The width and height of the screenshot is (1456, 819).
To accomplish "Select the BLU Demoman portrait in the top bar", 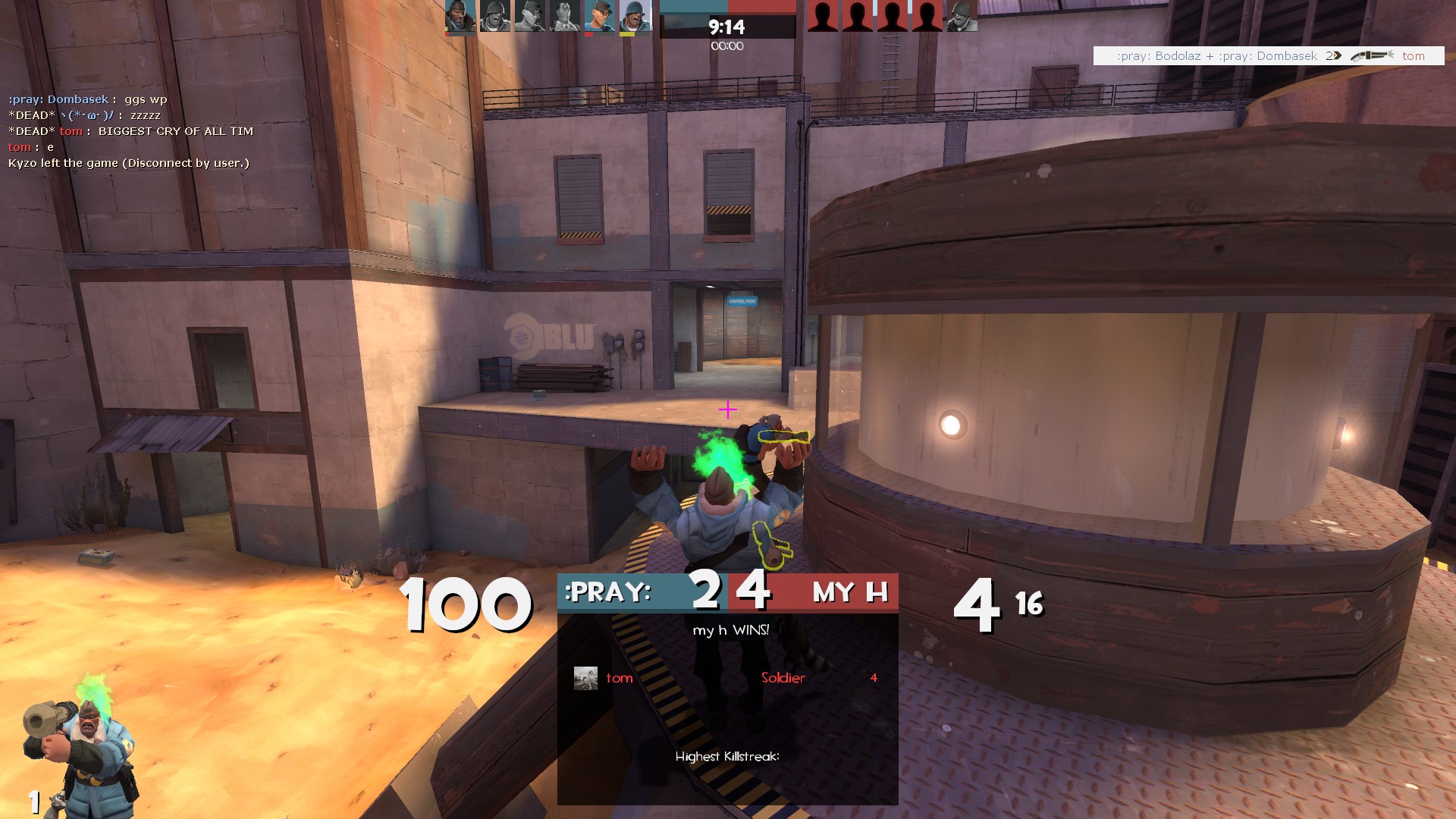I will pyautogui.click(x=460, y=17).
